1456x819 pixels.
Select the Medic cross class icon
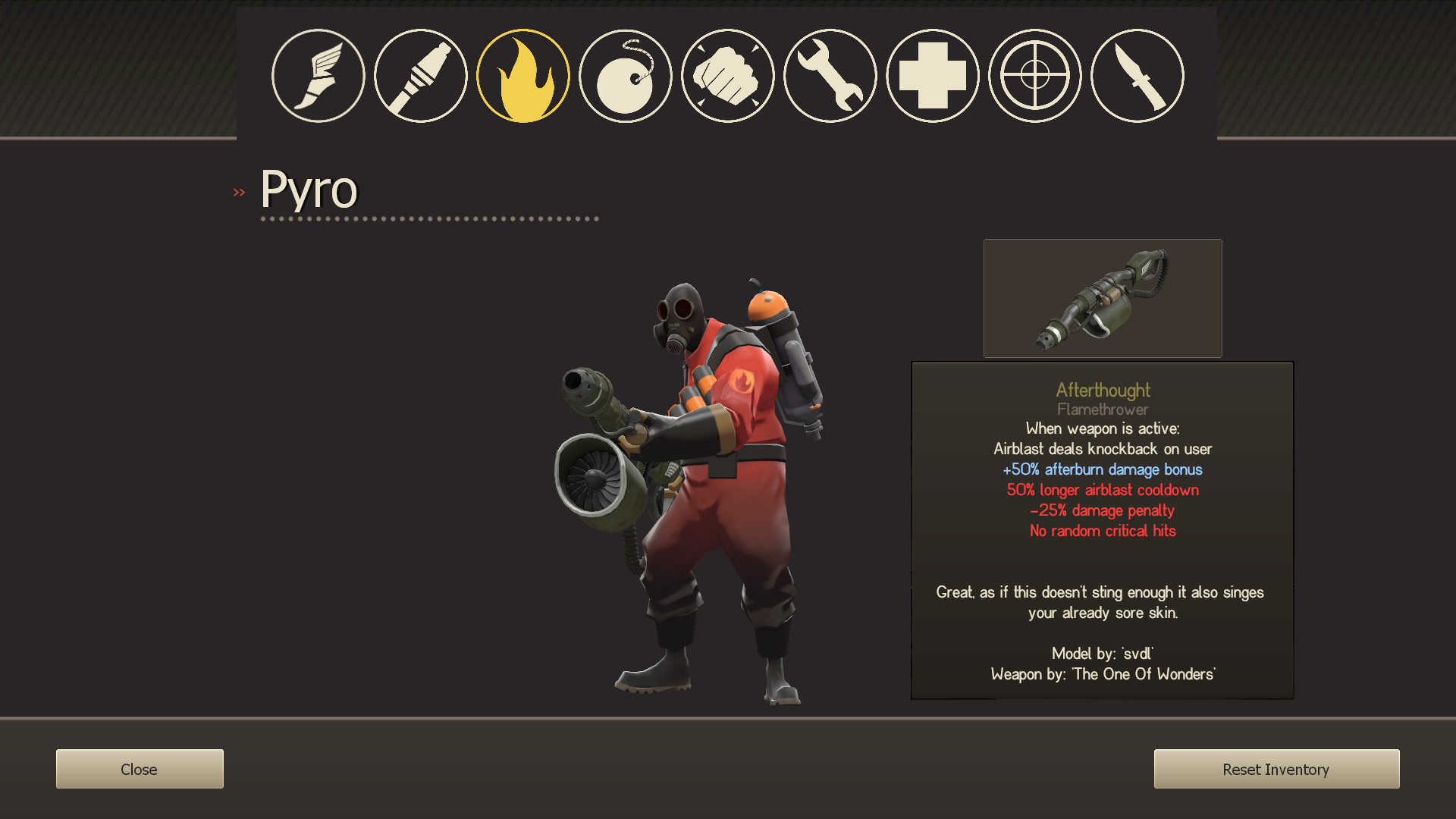932,76
